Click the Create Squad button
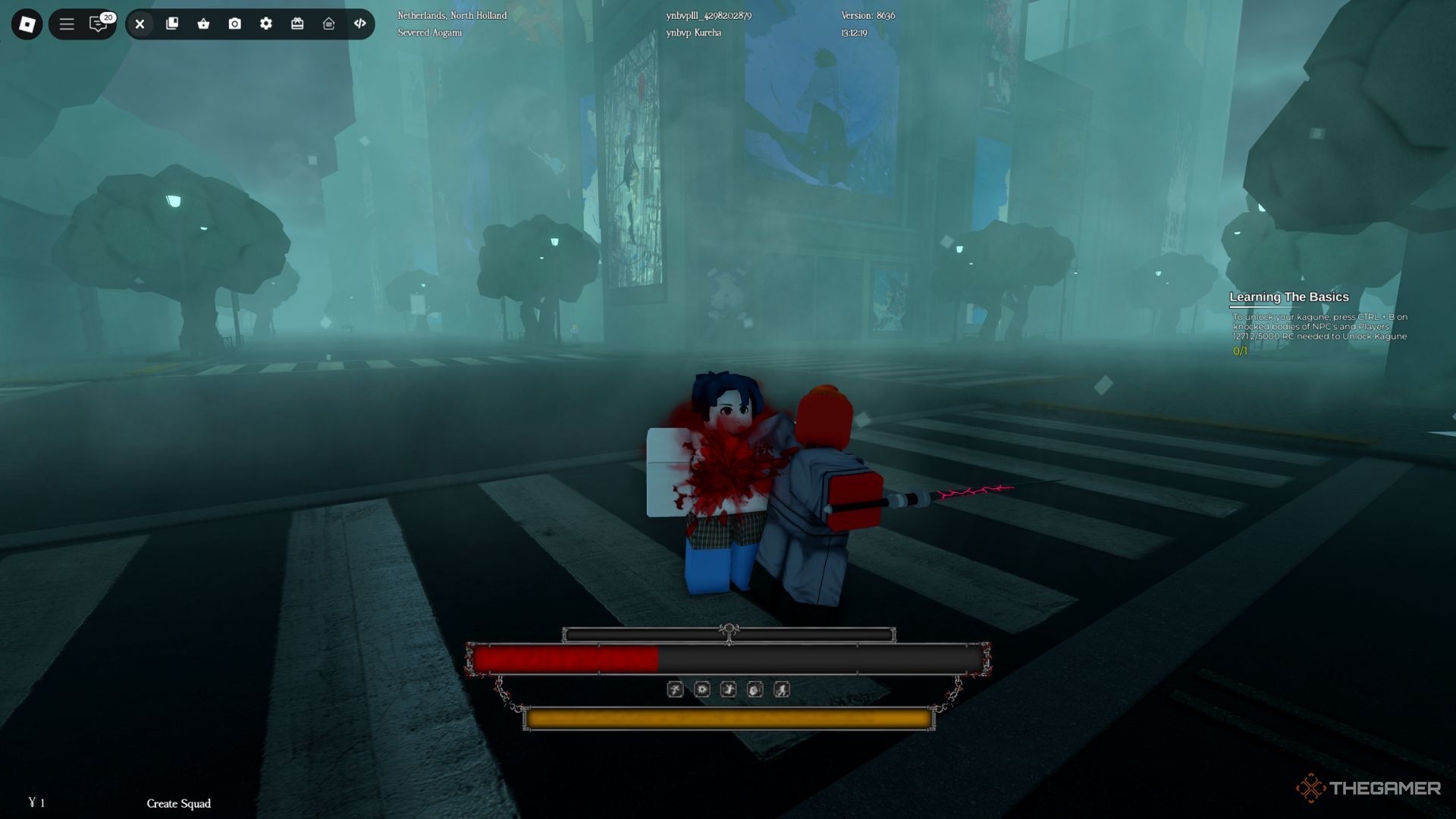 point(179,803)
